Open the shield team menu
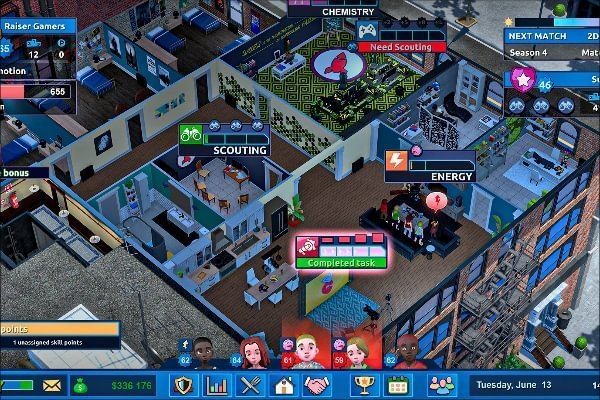Screen dimensions: 600x400 182,385
